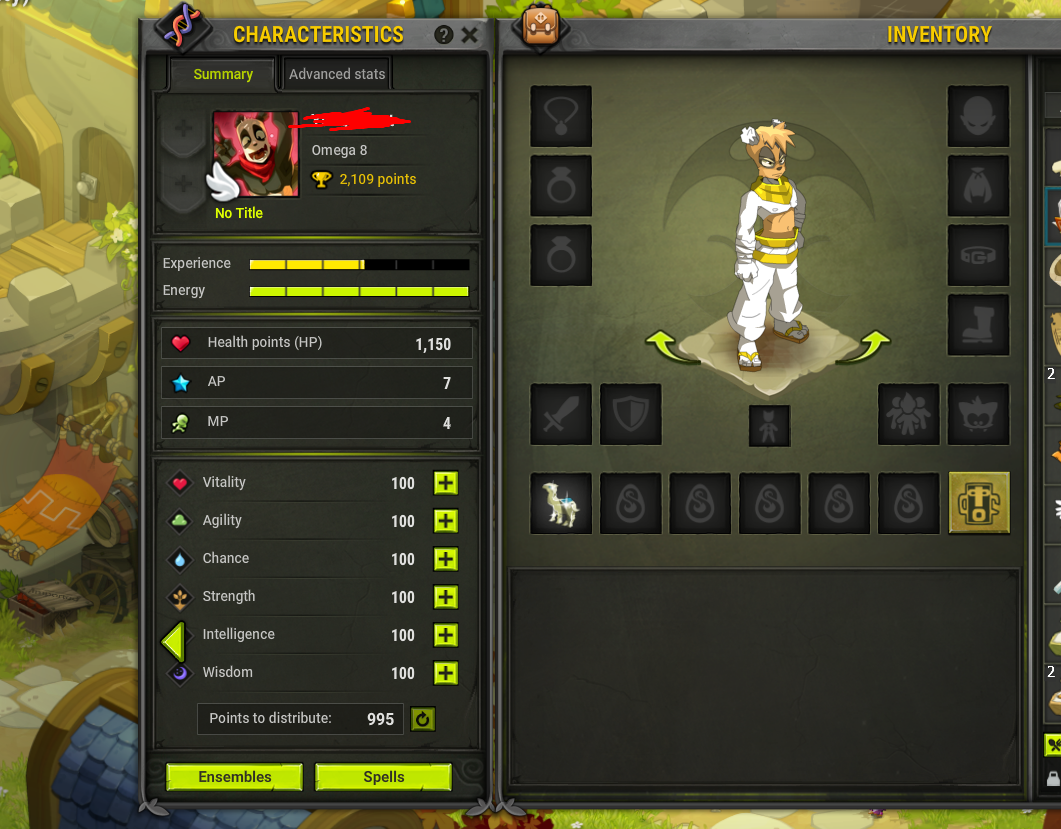Screen dimensions: 1061x829
Task: Open the Spells menu
Action: (x=384, y=777)
